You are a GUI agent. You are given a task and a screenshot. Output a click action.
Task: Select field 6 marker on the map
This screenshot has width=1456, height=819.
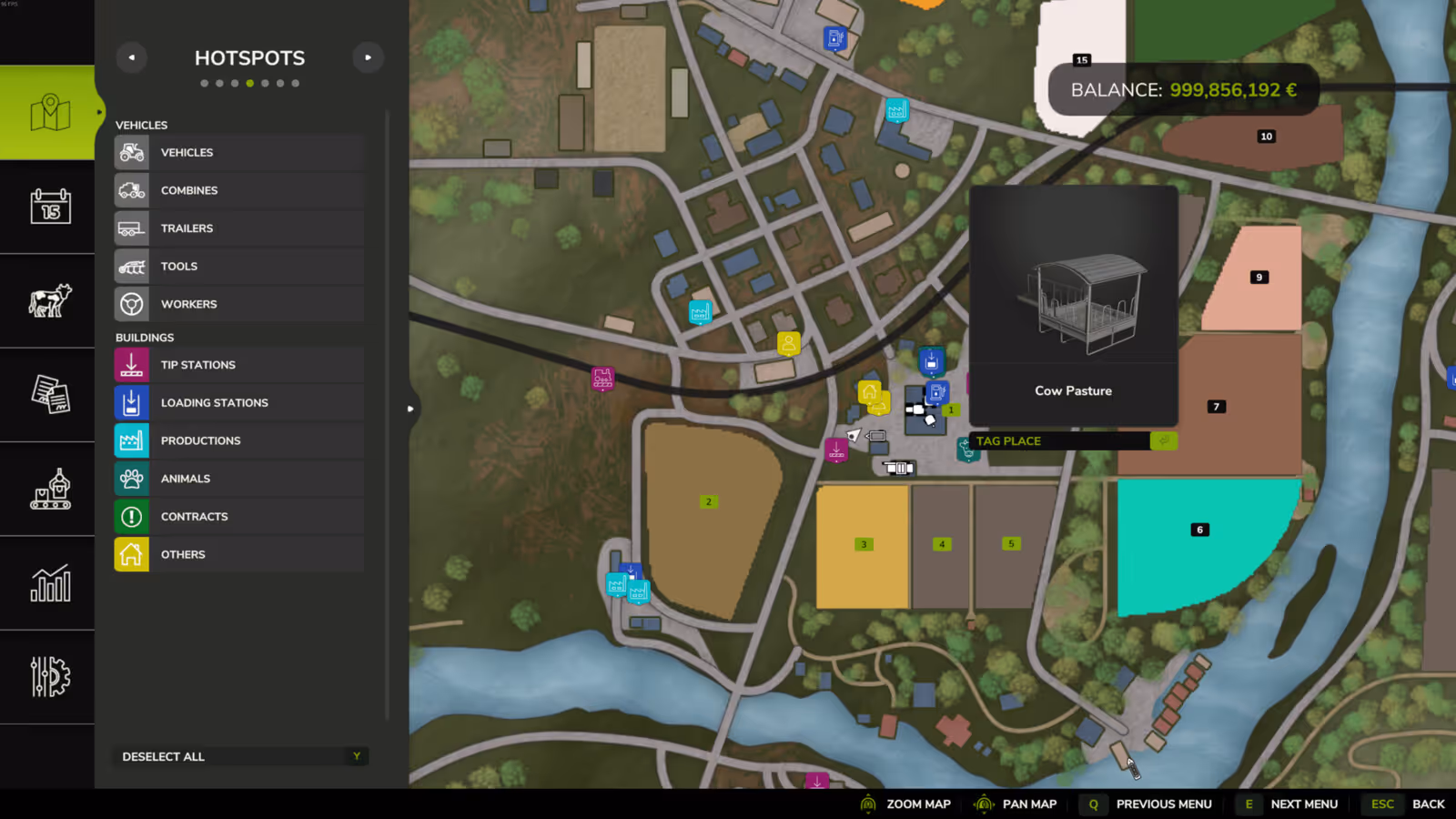pyautogui.click(x=1199, y=530)
